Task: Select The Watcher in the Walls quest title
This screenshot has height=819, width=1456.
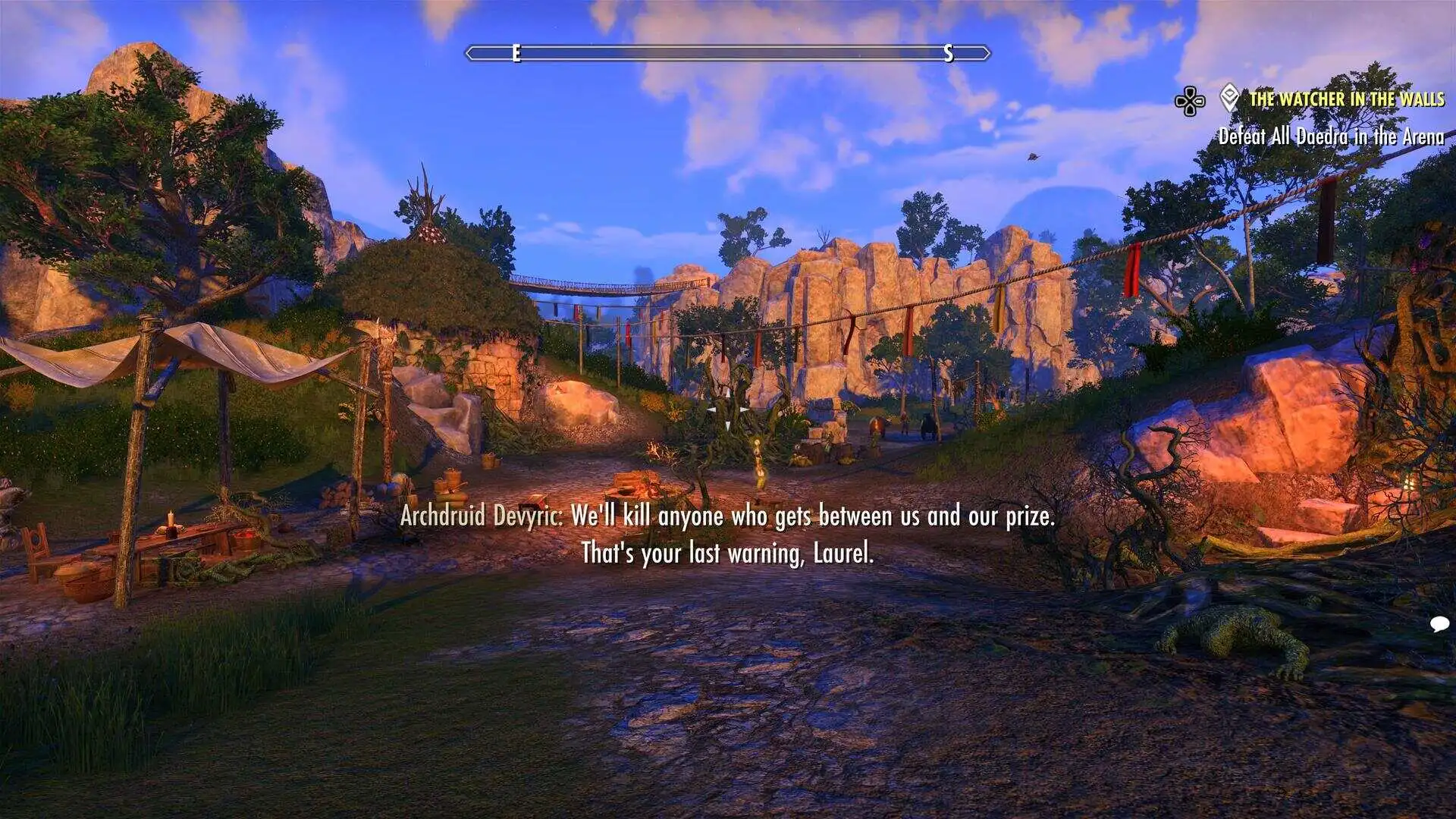Action: pos(1347,99)
